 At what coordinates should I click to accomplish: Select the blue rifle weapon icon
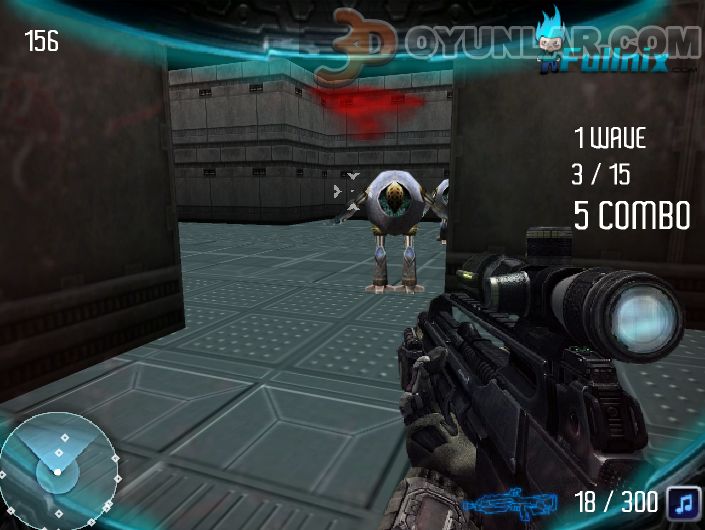point(517,501)
